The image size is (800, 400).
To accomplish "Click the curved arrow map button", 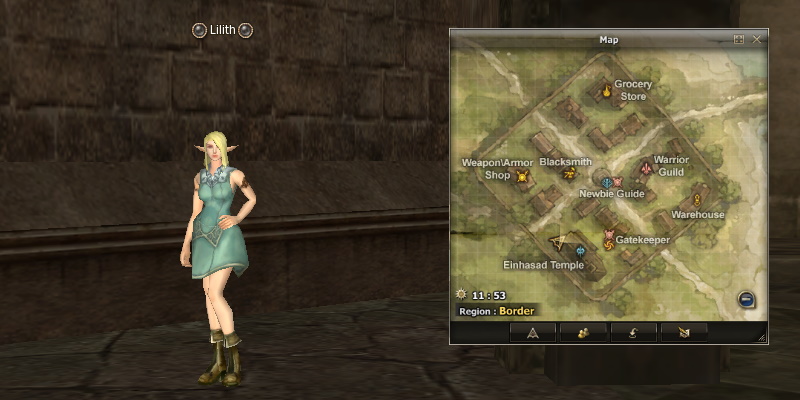I will (x=633, y=333).
